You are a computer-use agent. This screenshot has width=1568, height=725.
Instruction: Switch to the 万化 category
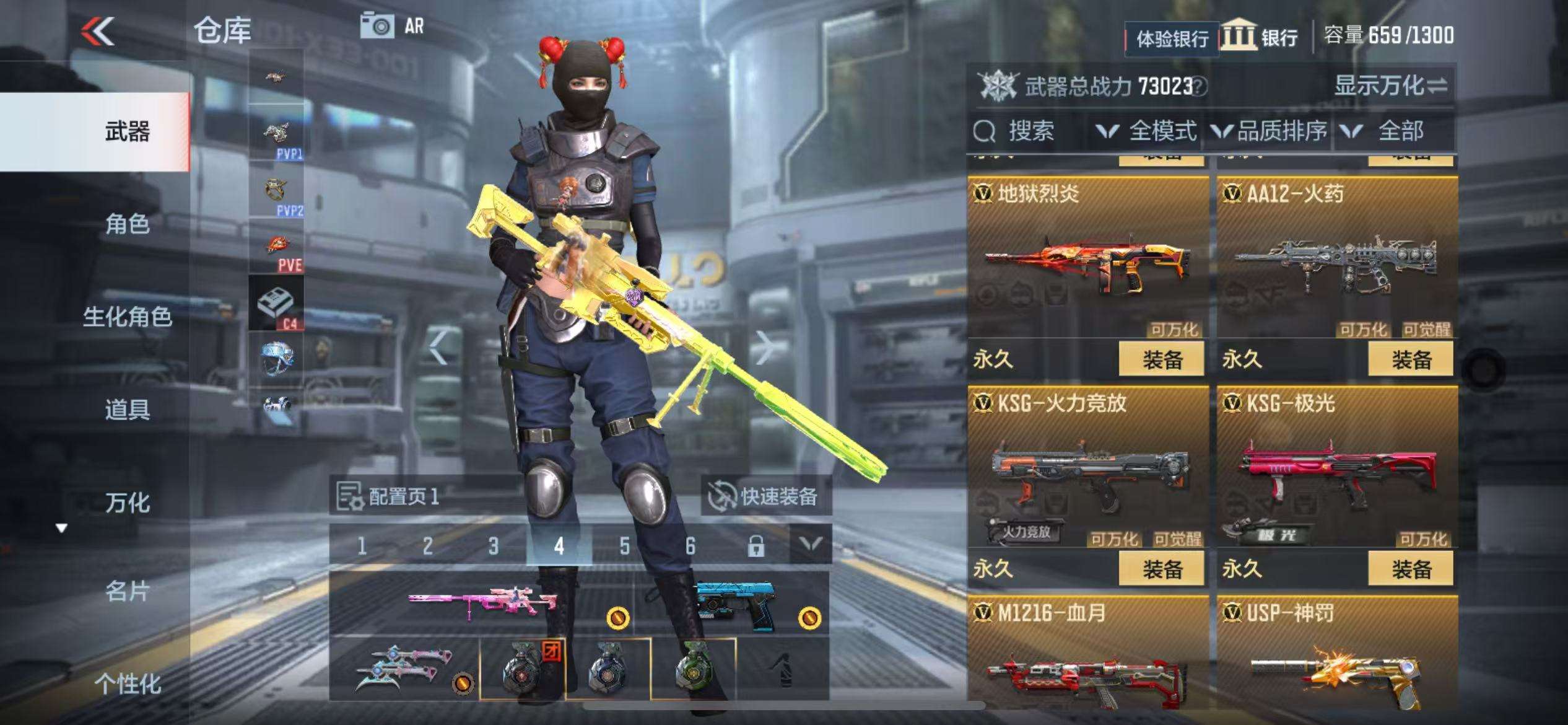click(x=127, y=503)
